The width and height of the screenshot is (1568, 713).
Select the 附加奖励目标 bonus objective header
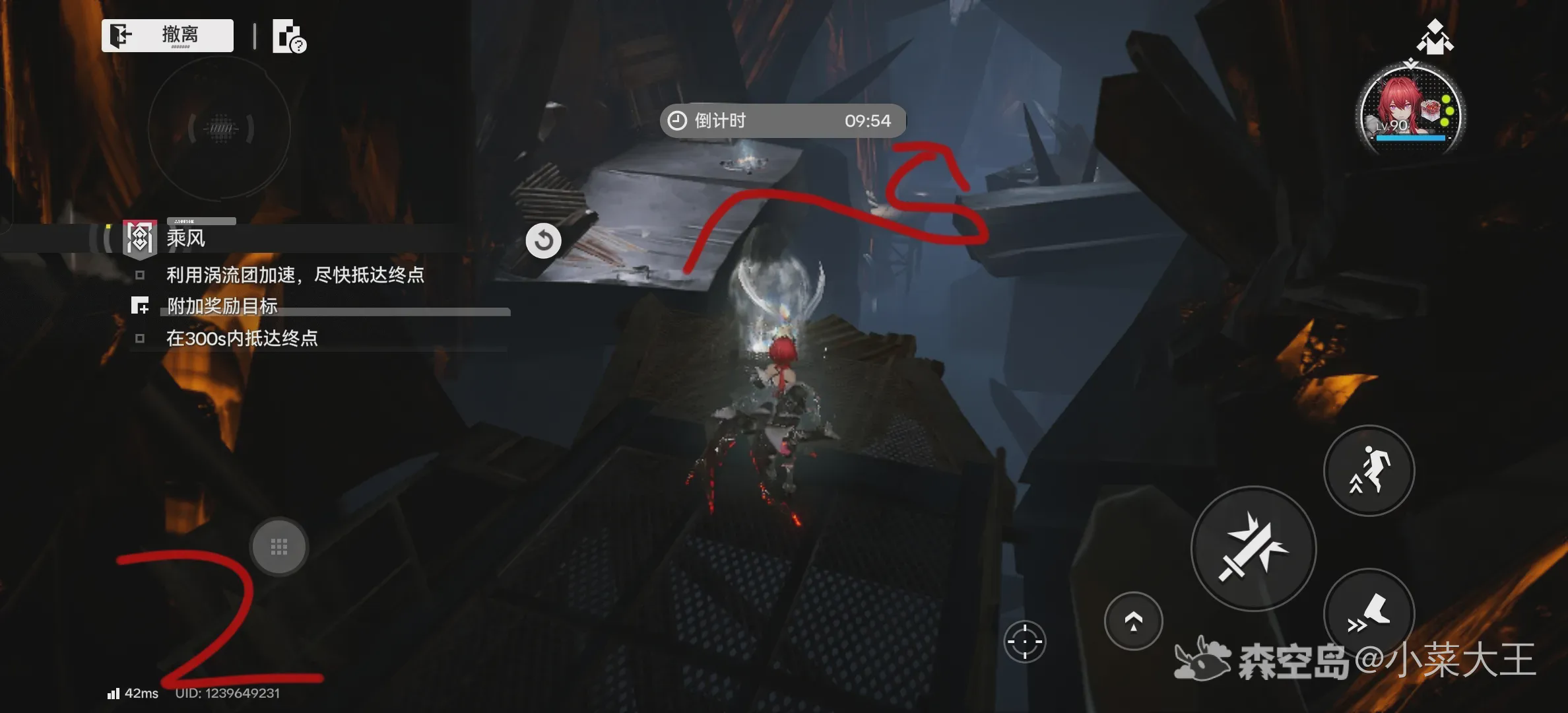click(222, 306)
